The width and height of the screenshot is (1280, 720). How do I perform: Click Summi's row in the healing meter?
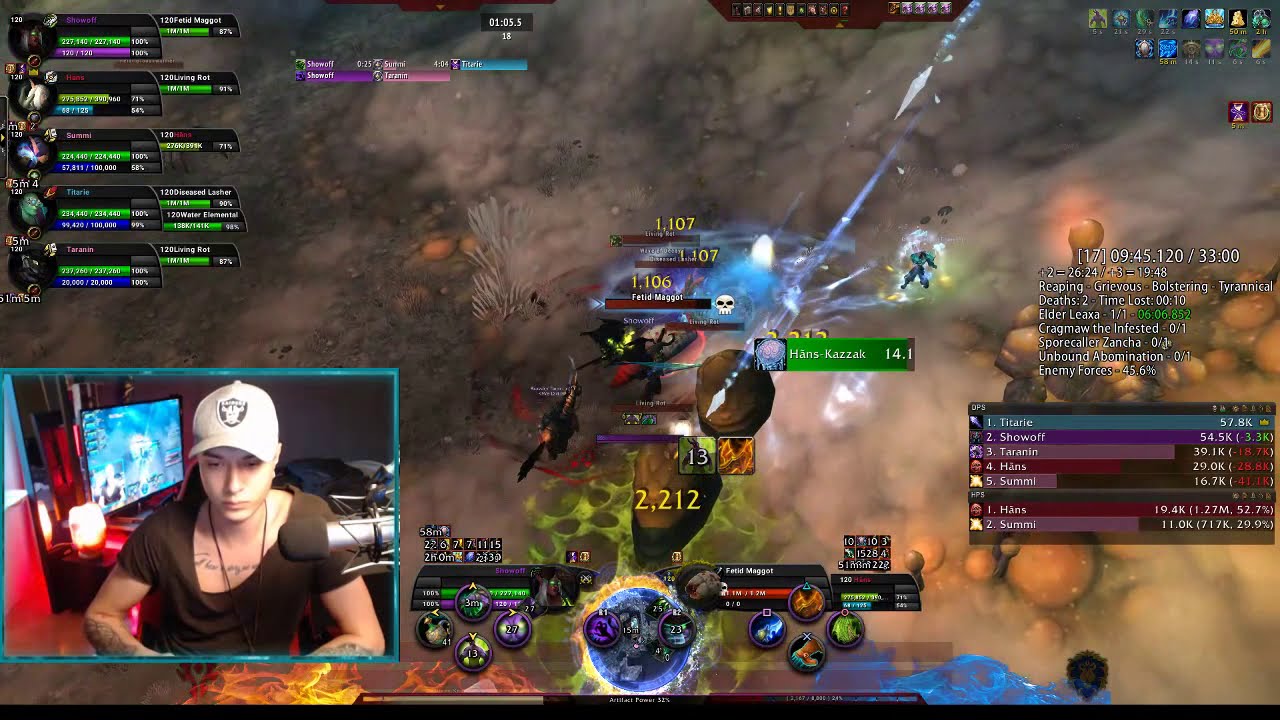pos(1120,524)
